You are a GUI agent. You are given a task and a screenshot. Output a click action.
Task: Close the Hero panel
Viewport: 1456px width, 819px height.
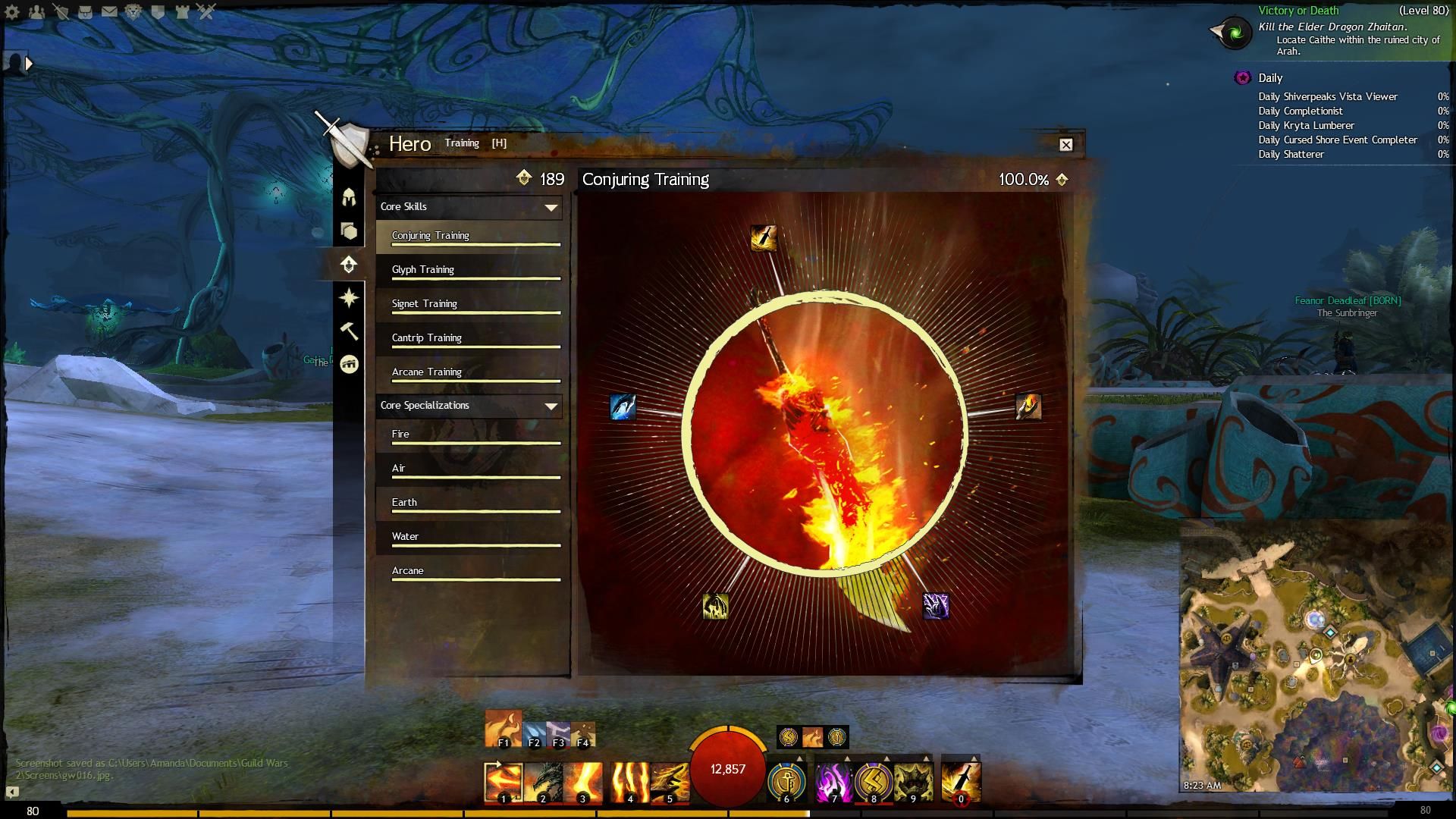pyautogui.click(x=1065, y=145)
